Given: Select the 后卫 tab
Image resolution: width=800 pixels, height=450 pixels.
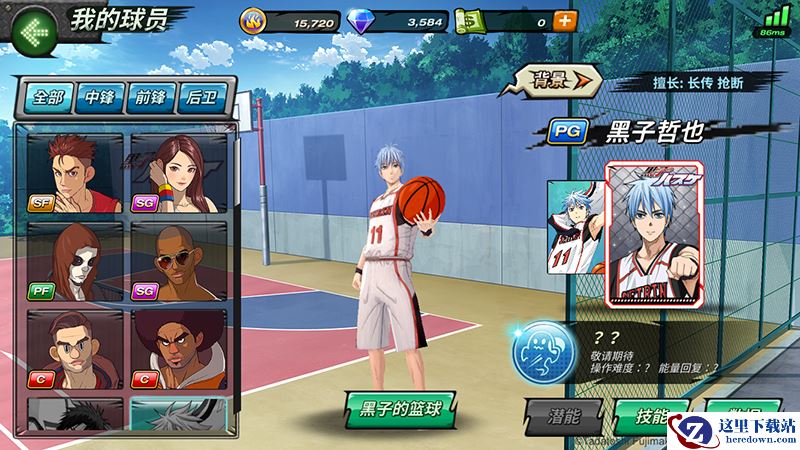Looking at the screenshot, I should click(x=203, y=97).
